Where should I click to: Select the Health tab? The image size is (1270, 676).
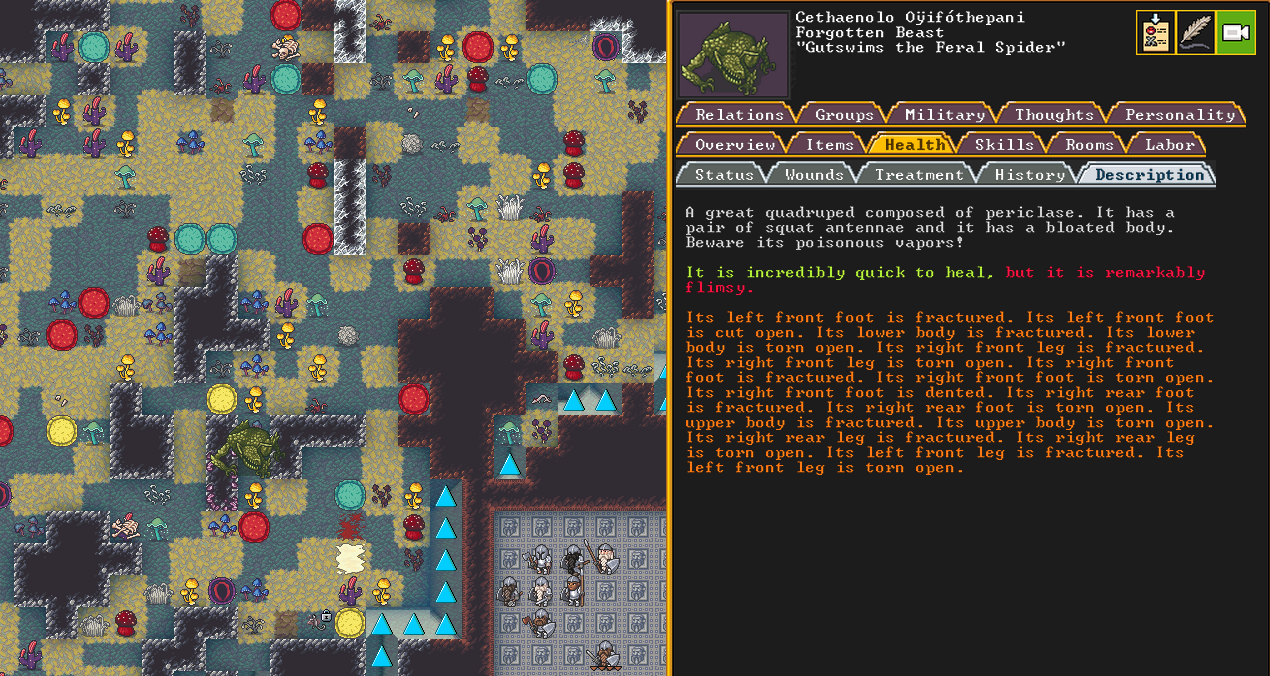pos(913,145)
